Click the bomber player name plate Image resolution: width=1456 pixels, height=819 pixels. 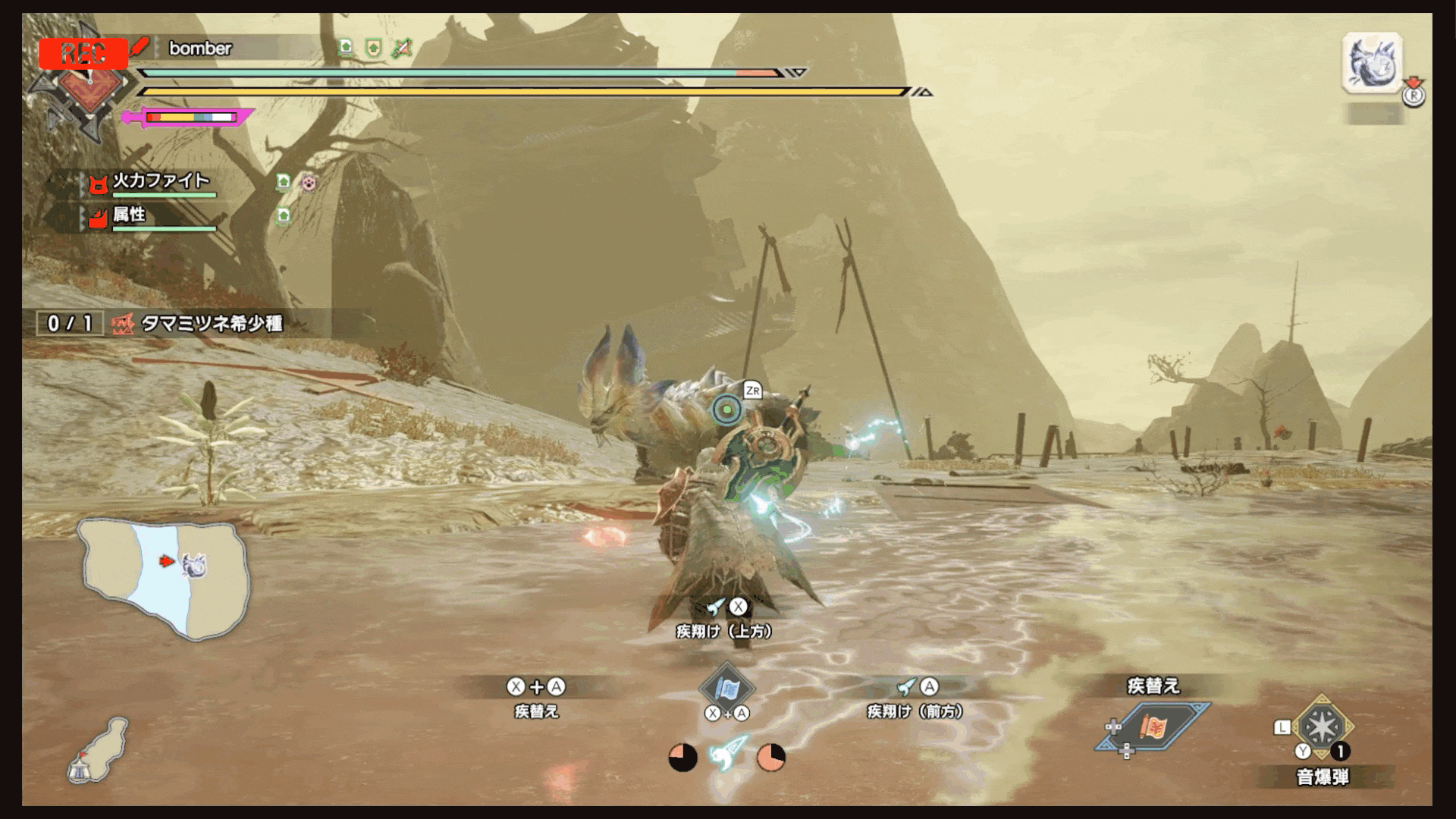(x=200, y=49)
